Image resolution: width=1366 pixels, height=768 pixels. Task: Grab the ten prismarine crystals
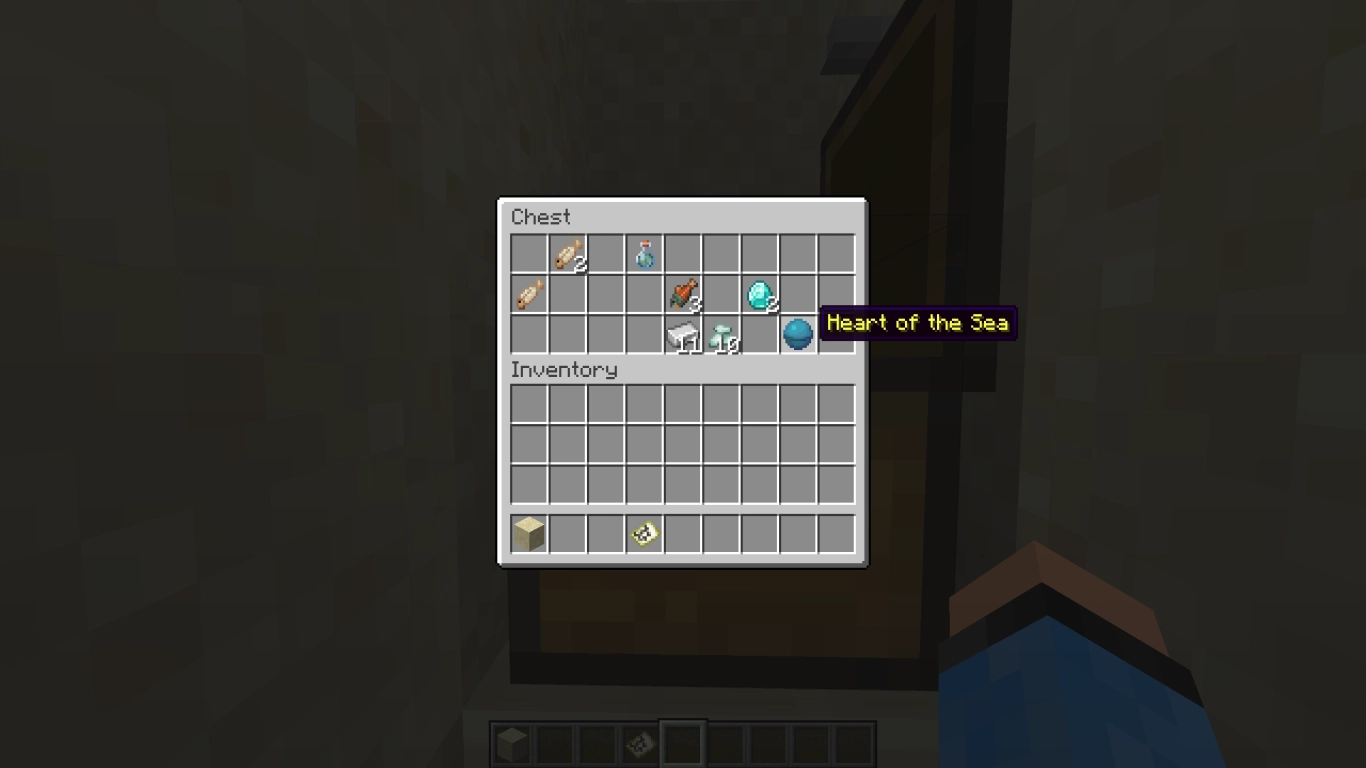point(721,334)
